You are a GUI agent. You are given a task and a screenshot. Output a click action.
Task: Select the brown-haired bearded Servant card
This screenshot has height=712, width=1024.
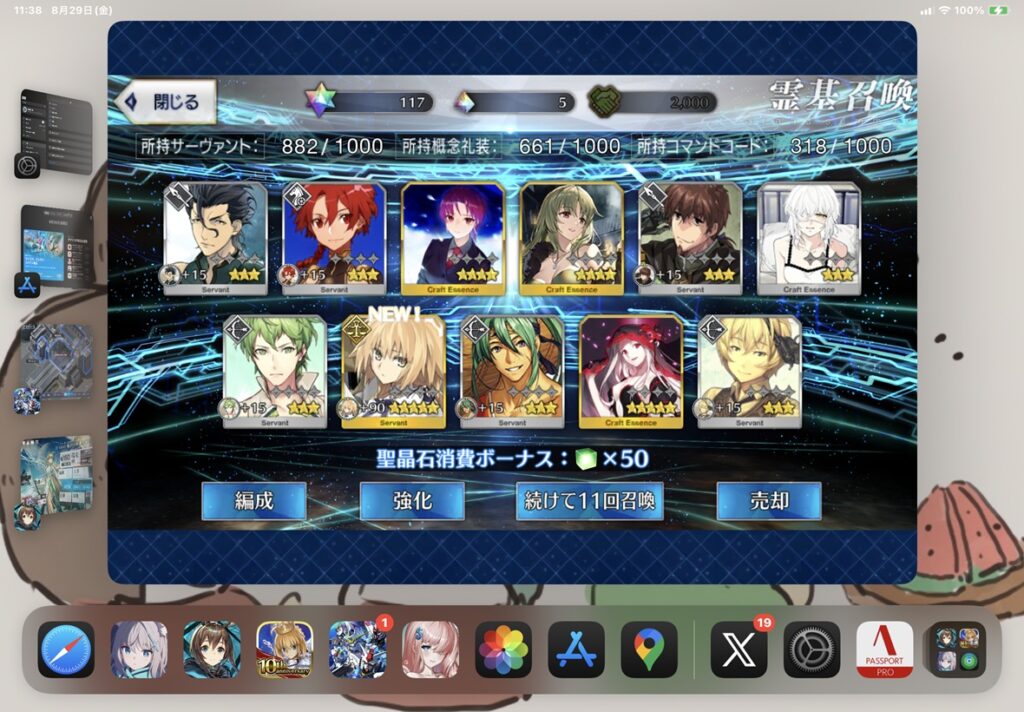click(x=690, y=239)
